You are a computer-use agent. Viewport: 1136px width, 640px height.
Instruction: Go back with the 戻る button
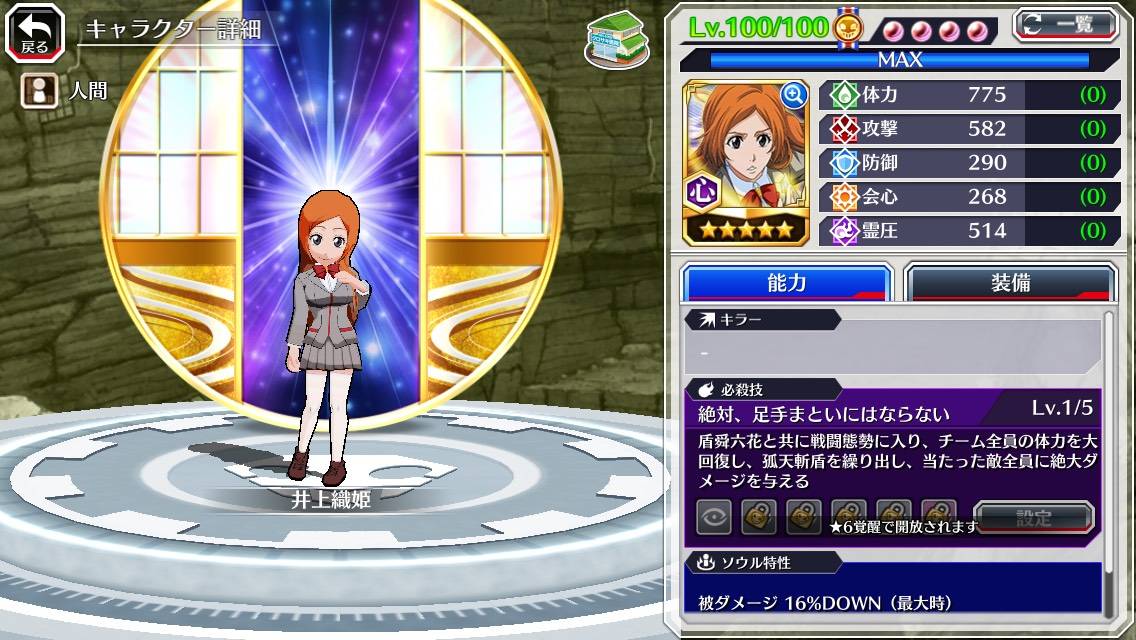[34, 33]
